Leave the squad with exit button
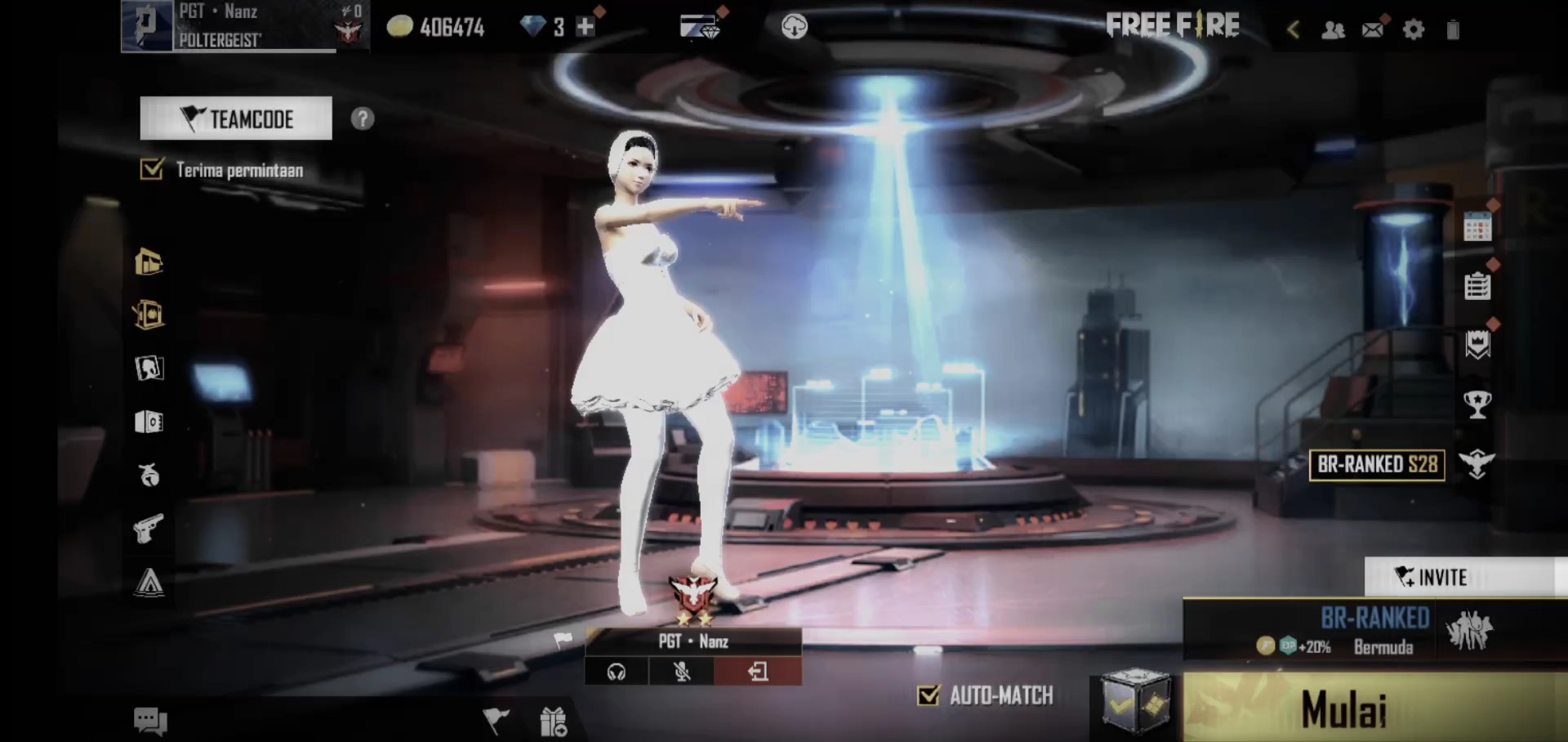1568x742 pixels. click(x=758, y=672)
